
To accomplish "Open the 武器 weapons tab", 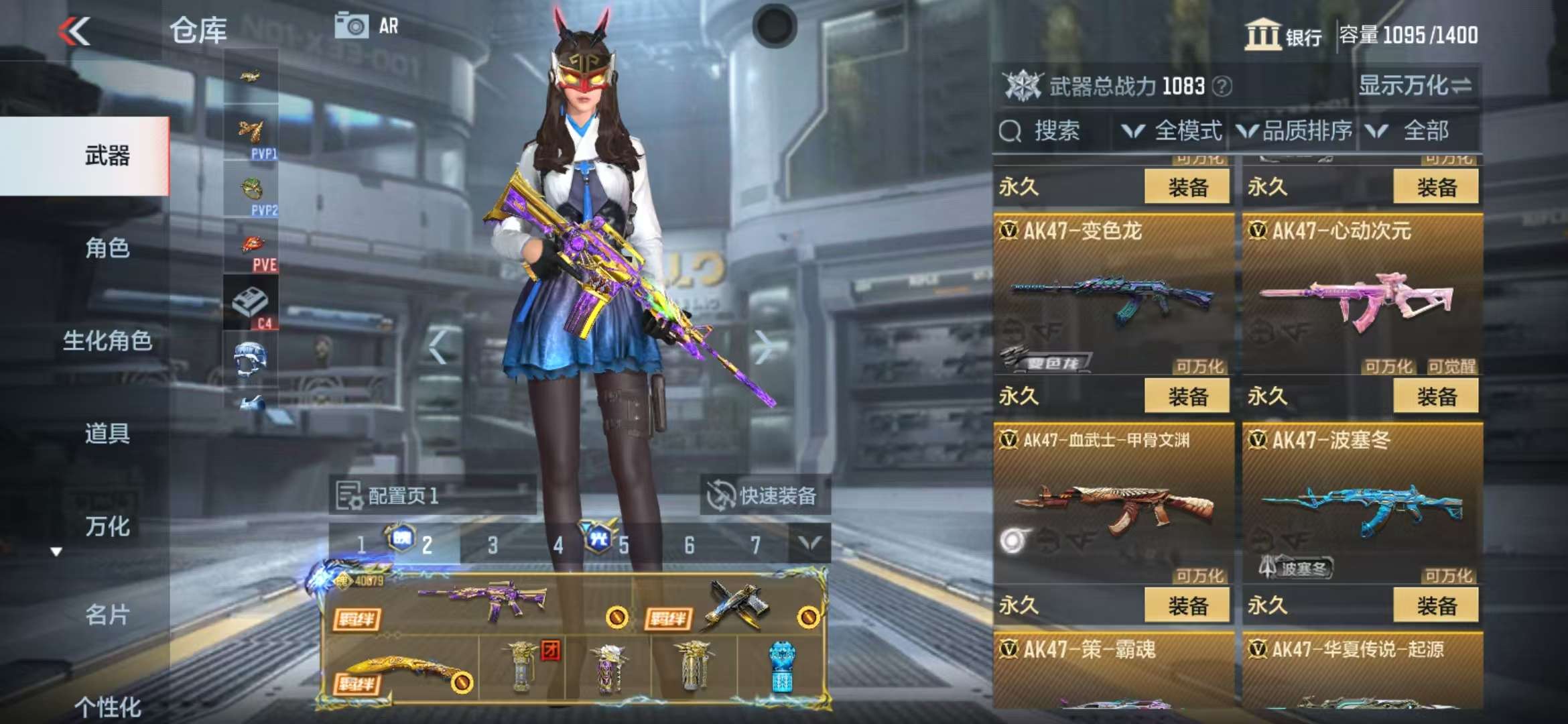I will pyautogui.click(x=107, y=156).
